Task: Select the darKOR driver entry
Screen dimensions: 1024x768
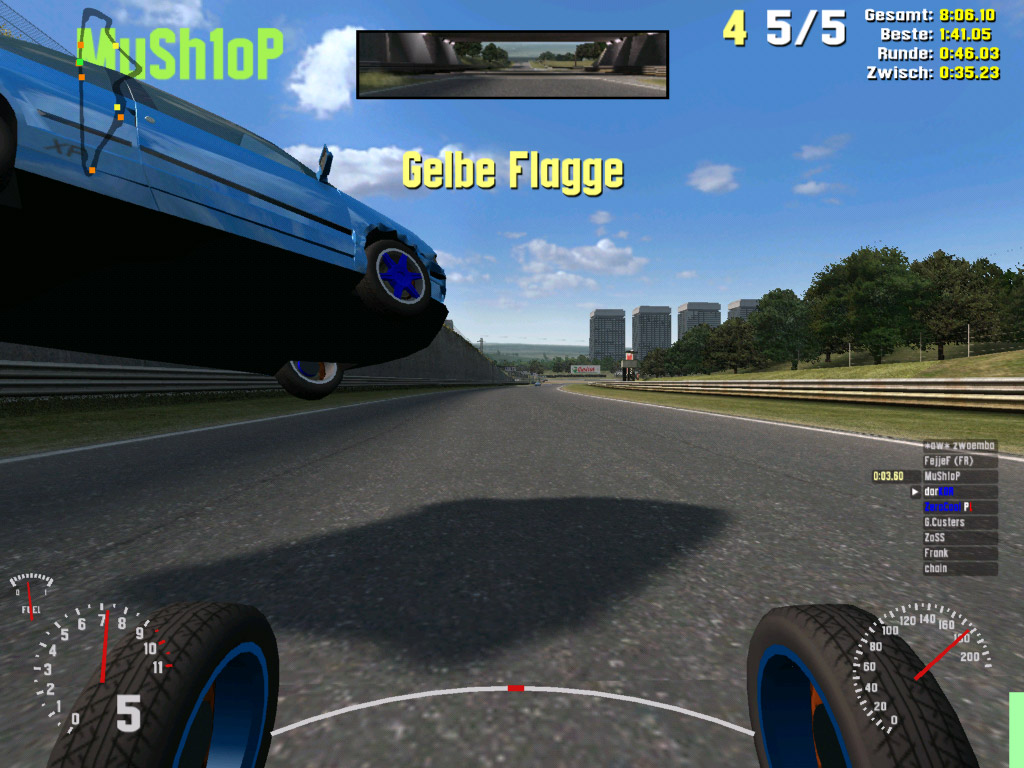Action: 959,492
